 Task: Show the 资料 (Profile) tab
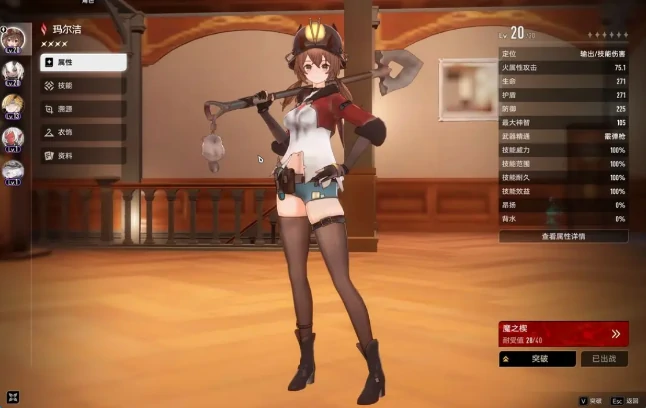83,156
